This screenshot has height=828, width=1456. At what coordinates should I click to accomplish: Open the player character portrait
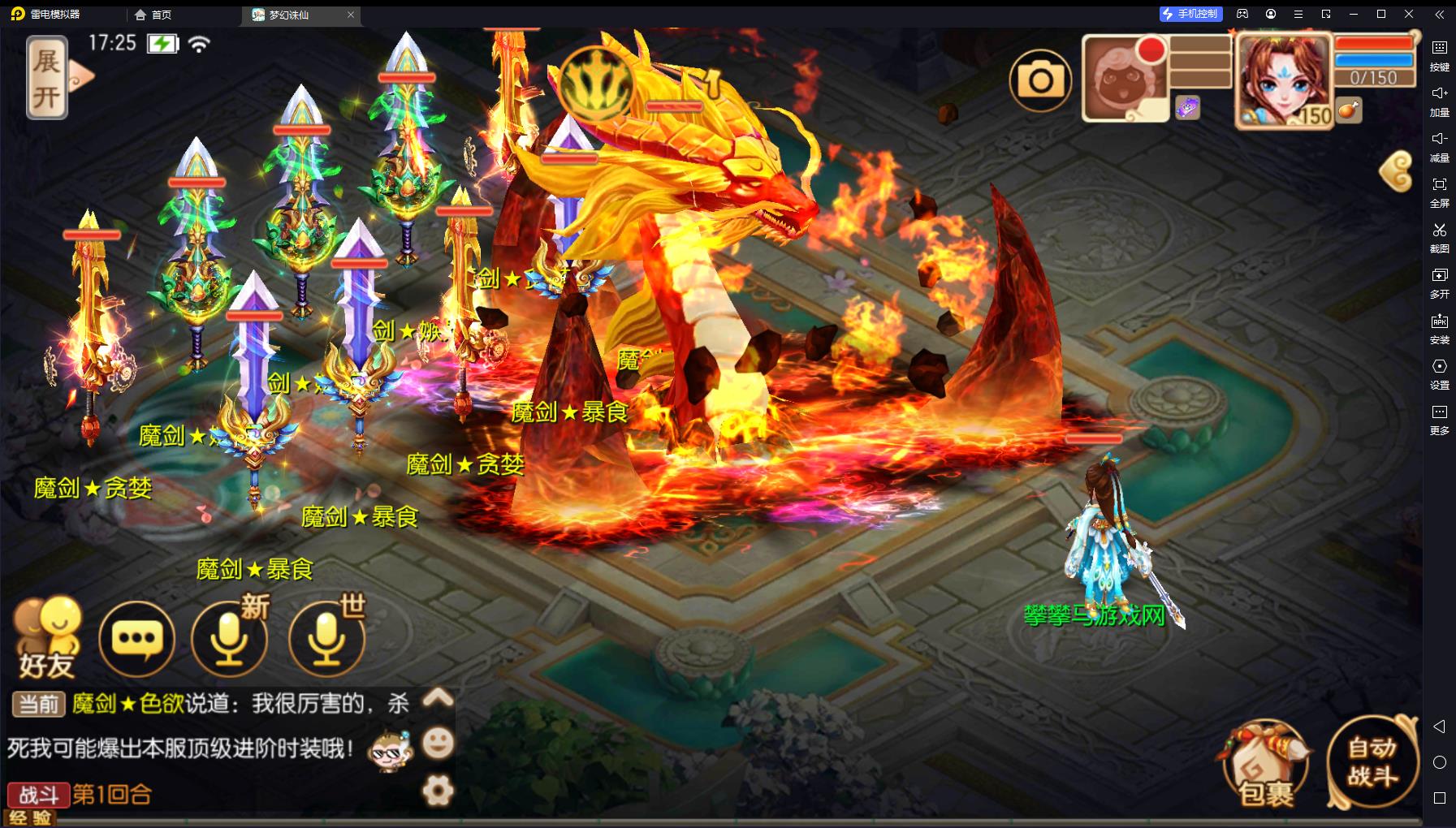pyautogui.click(x=1282, y=80)
